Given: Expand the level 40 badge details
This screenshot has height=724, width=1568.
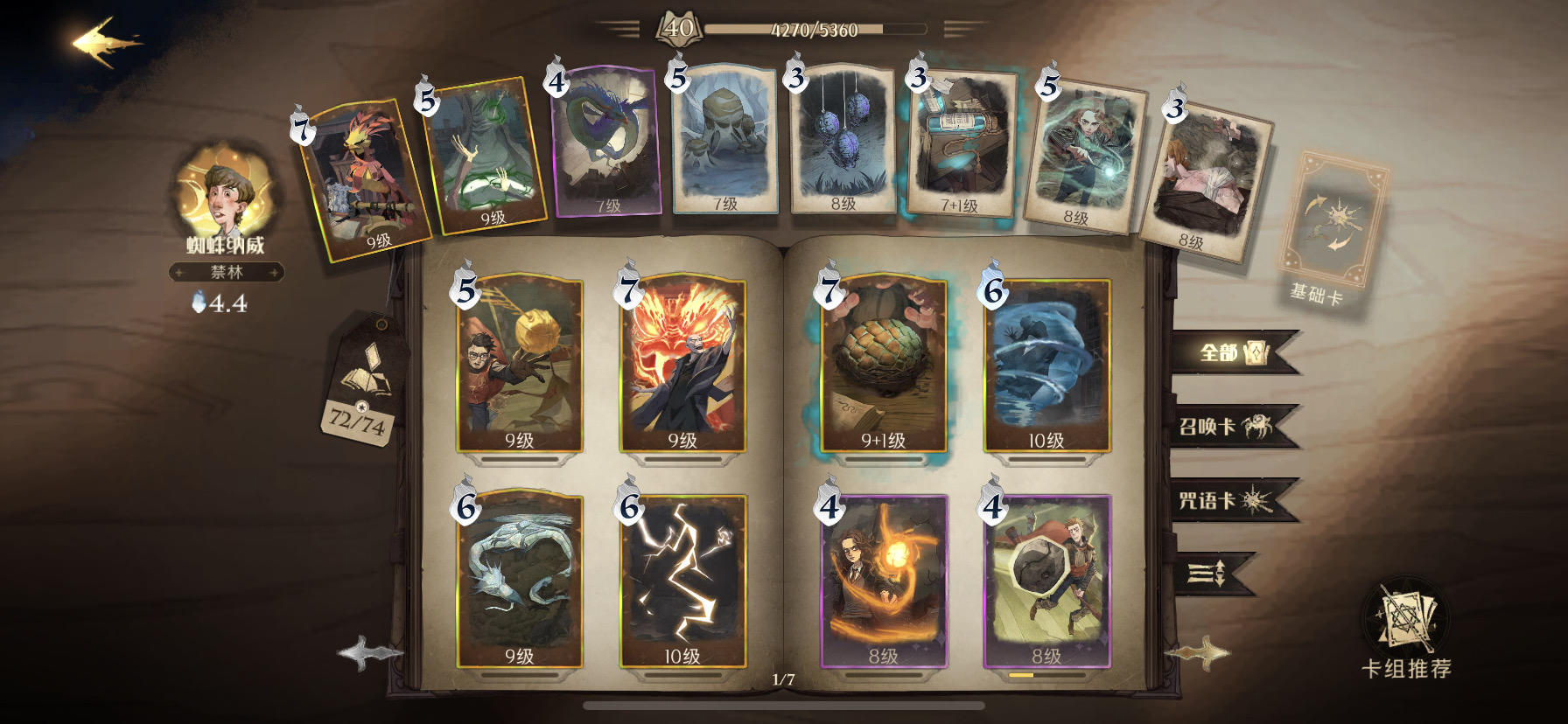Looking at the screenshot, I should click(x=678, y=28).
